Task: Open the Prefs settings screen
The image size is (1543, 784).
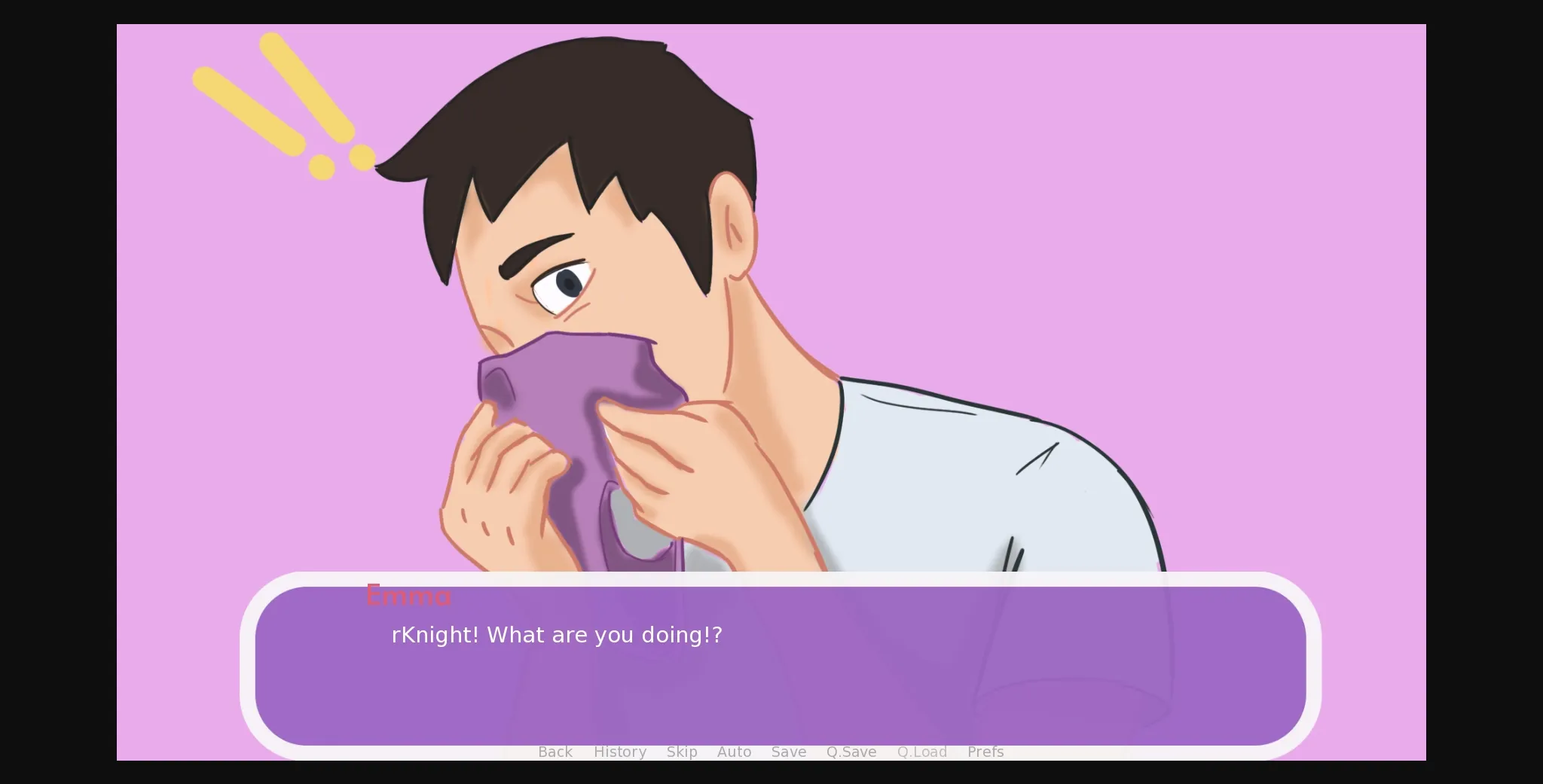Action: pyautogui.click(x=985, y=752)
